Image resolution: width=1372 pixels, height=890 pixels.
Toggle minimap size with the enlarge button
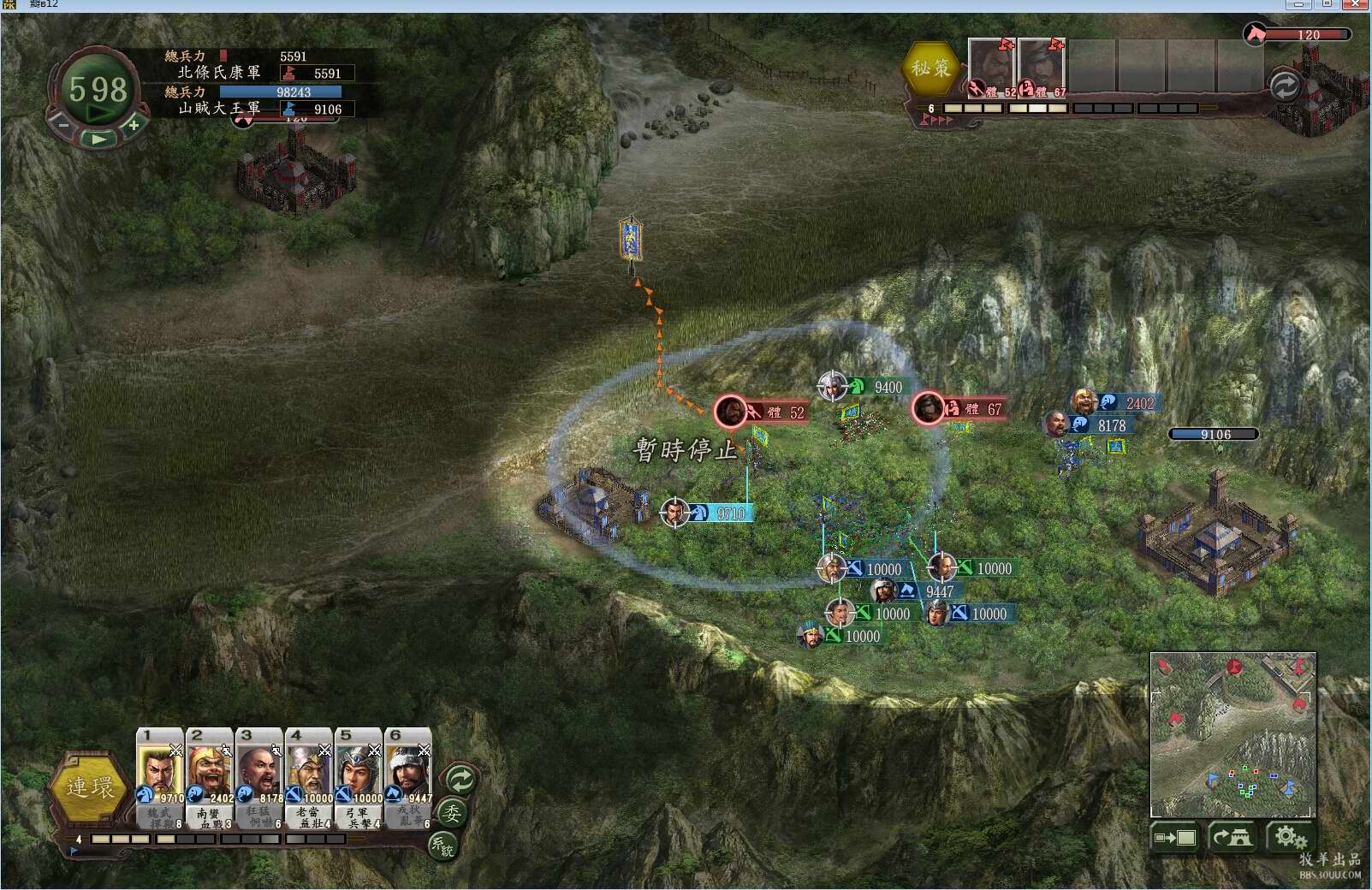[1175, 837]
